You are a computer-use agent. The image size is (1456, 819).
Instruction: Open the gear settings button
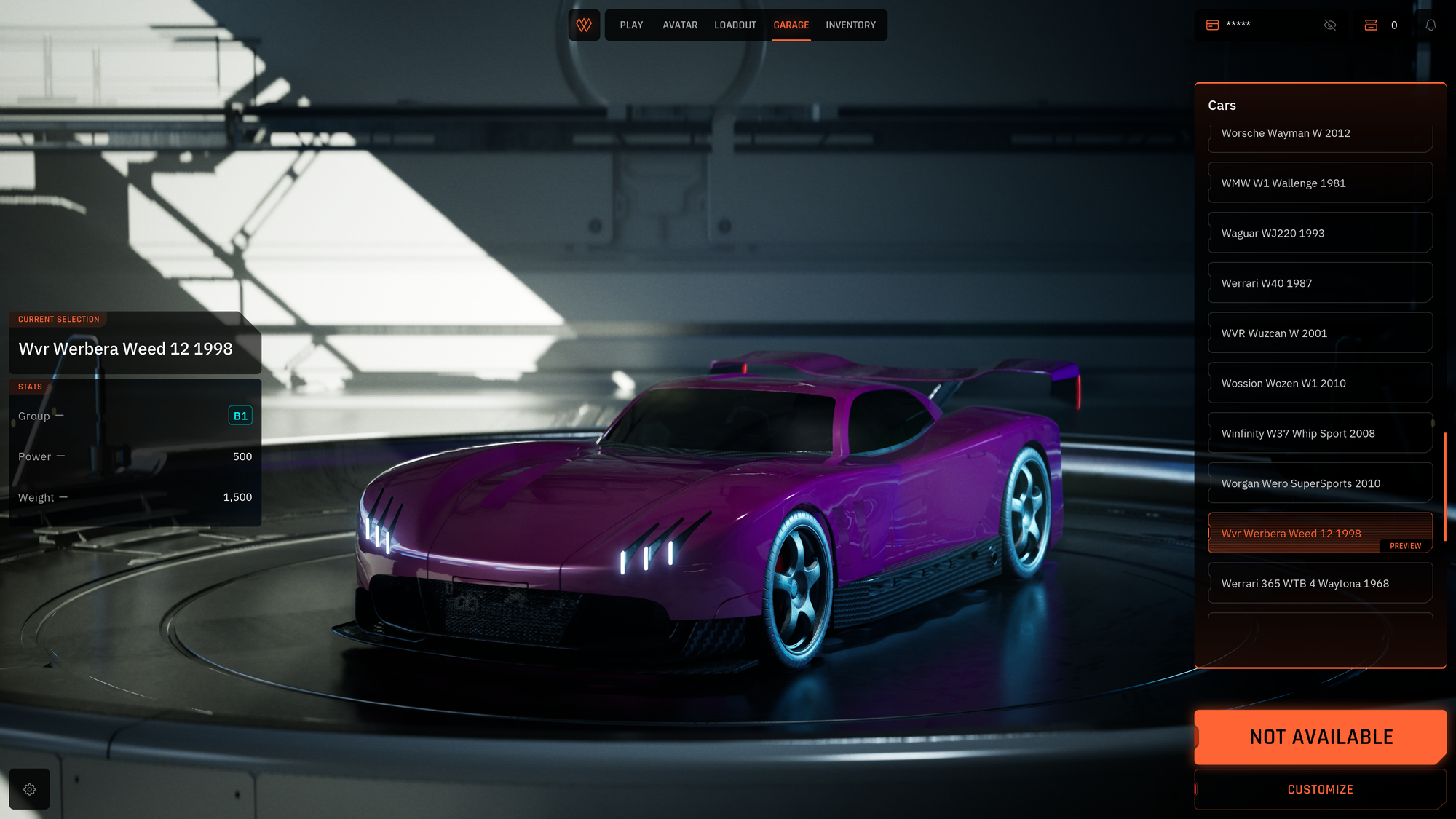tap(30, 789)
